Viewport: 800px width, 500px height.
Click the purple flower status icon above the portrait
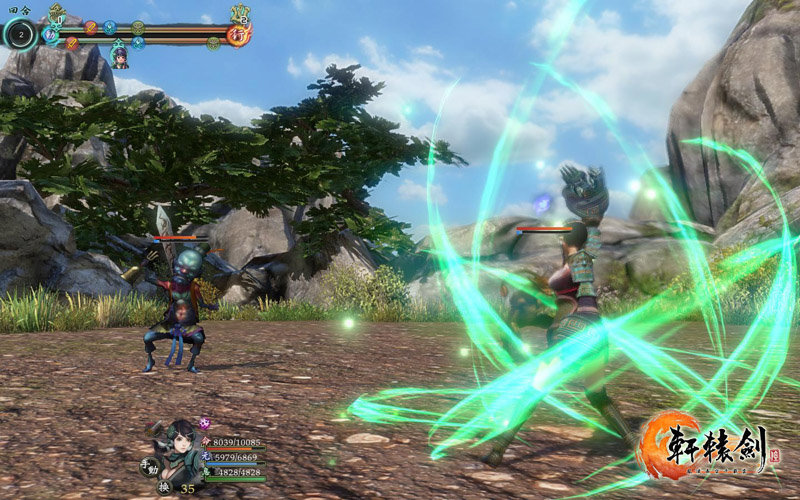tap(207, 424)
